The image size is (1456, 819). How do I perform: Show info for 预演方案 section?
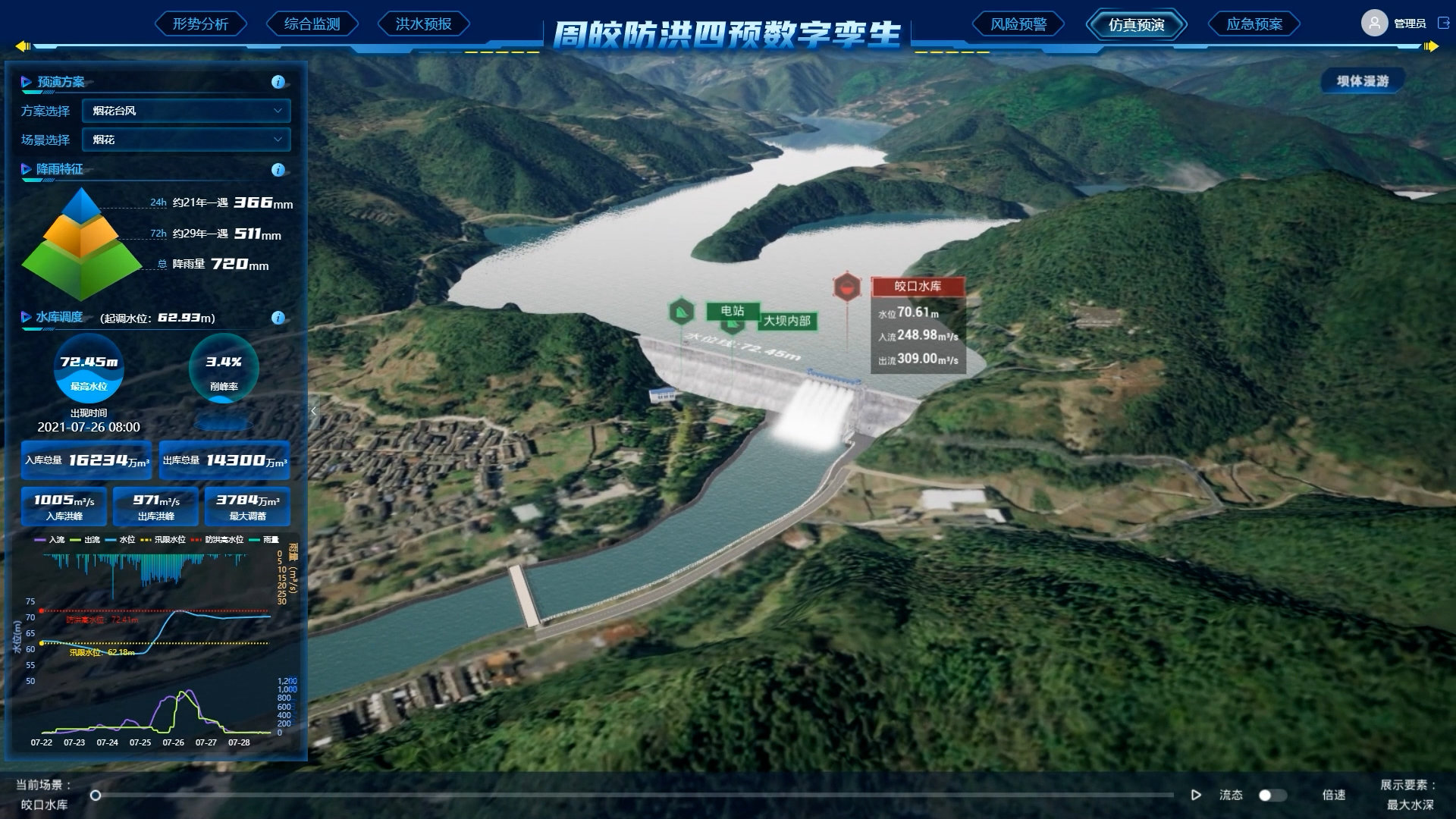click(x=278, y=82)
